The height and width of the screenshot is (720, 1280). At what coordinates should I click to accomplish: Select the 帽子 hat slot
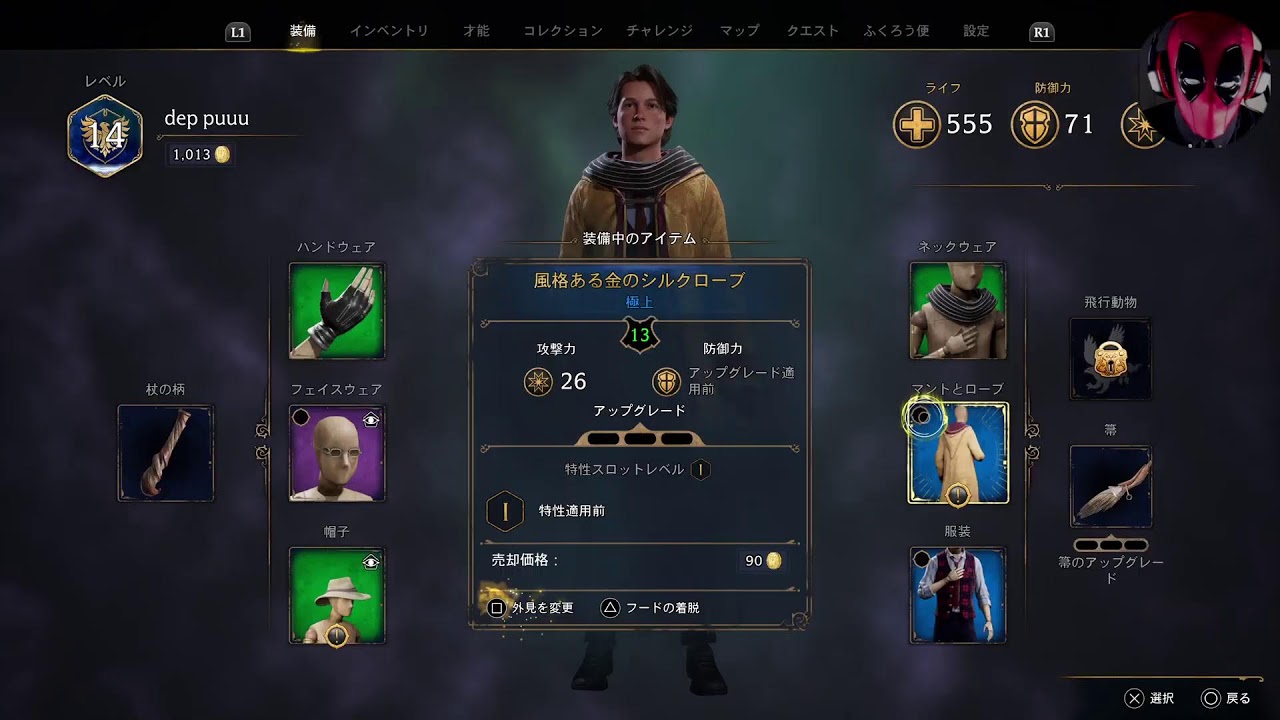pyautogui.click(x=337, y=596)
